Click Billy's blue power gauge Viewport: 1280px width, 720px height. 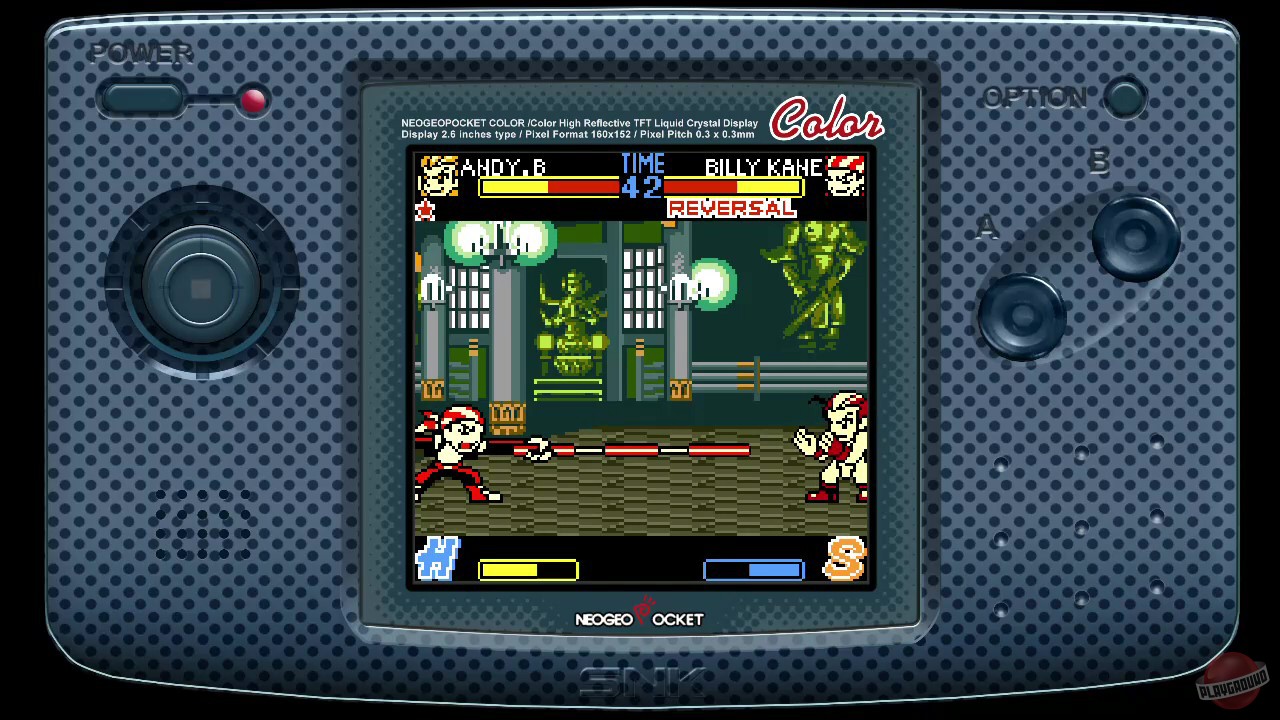click(x=754, y=570)
